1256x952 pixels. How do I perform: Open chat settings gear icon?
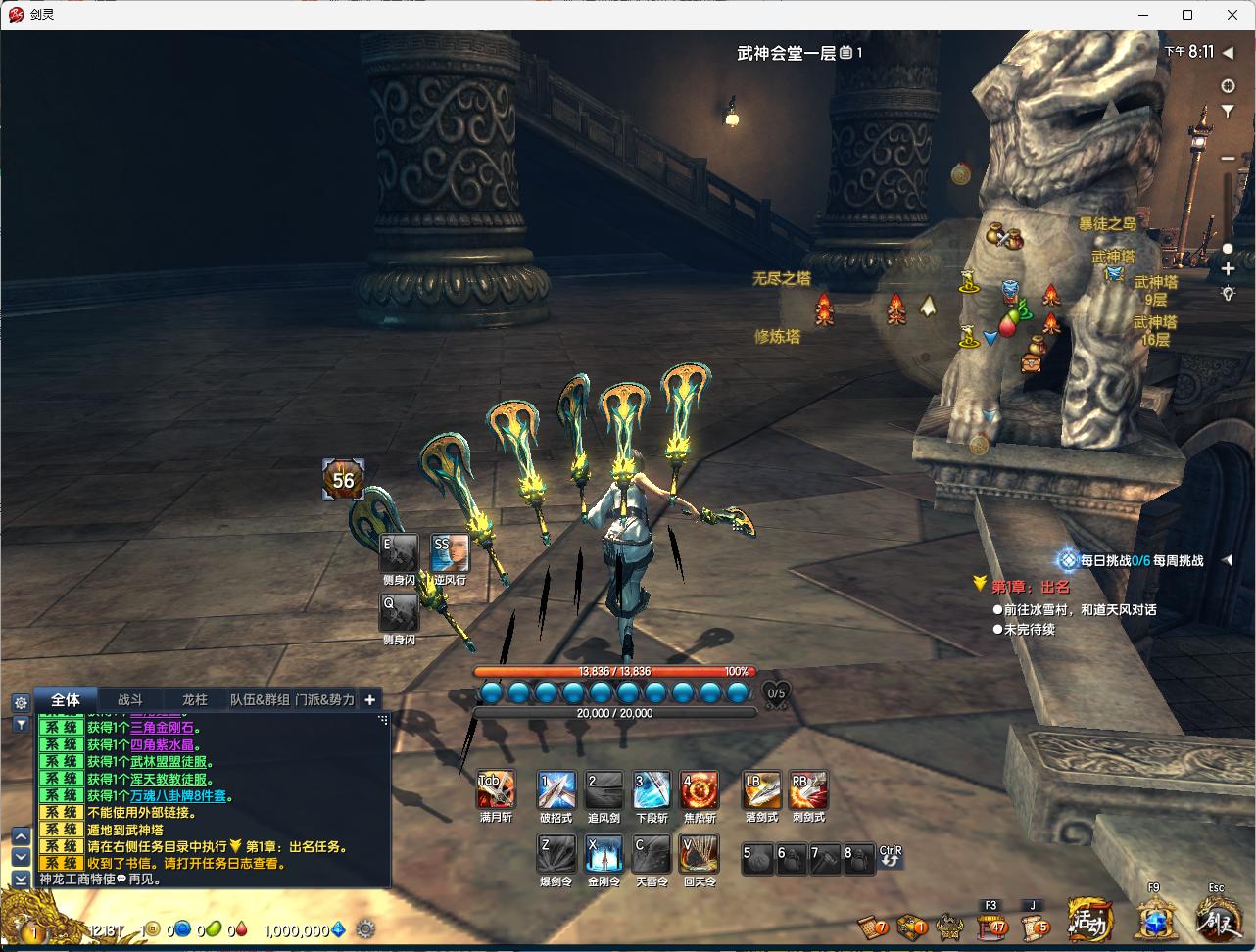(x=21, y=702)
